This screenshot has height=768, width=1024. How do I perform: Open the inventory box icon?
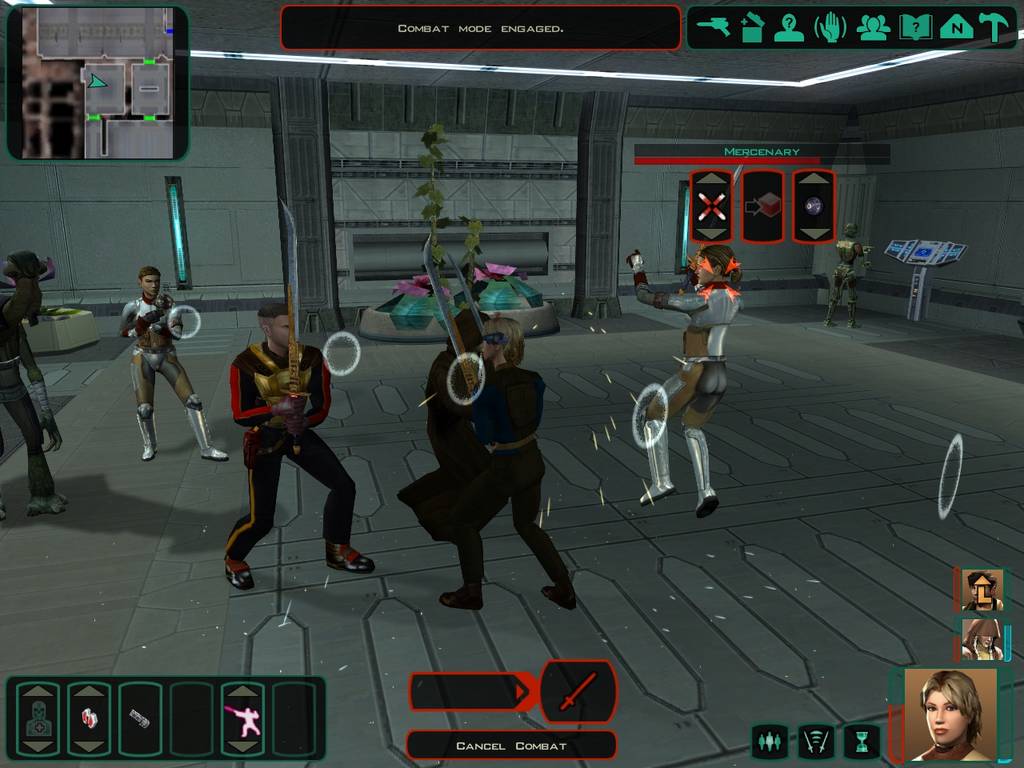point(751,27)
